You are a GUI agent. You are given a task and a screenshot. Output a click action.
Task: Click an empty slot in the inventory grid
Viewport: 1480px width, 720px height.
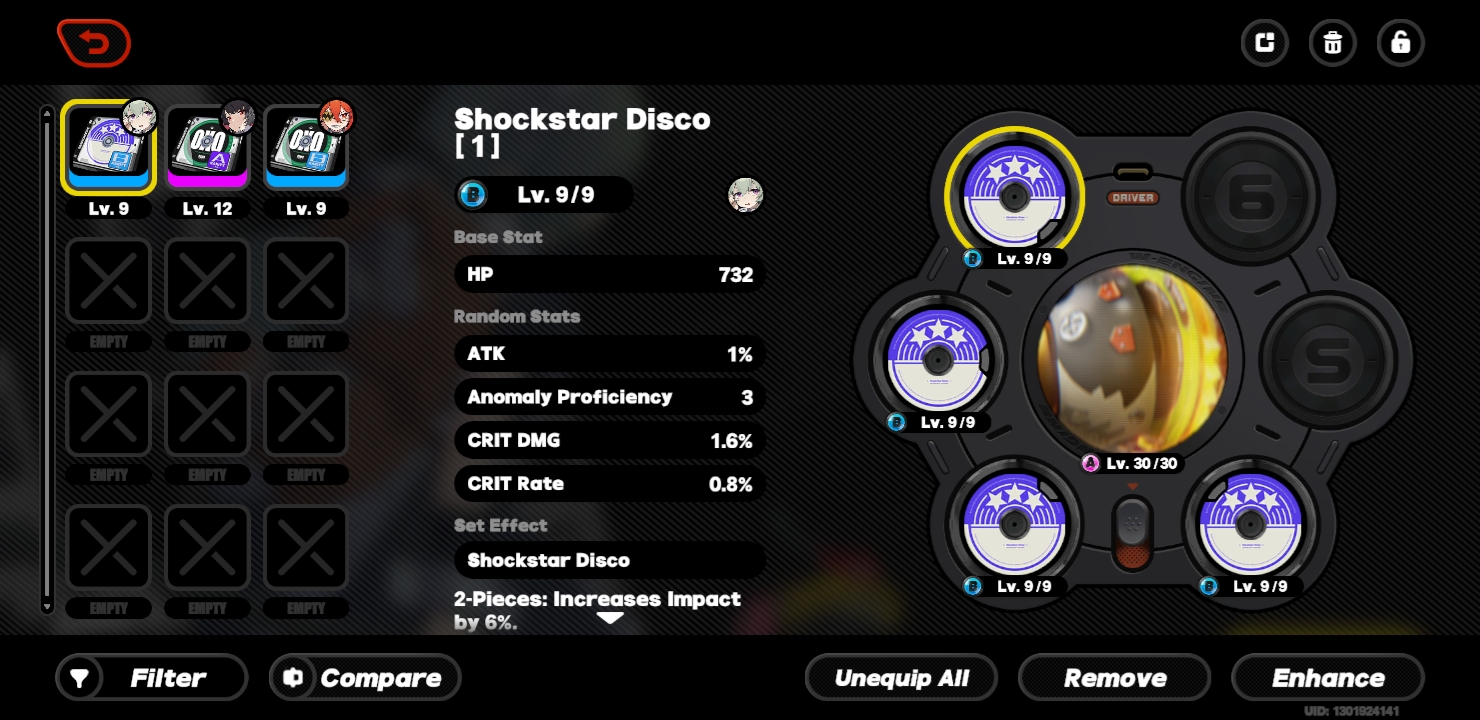pos(108,280)
